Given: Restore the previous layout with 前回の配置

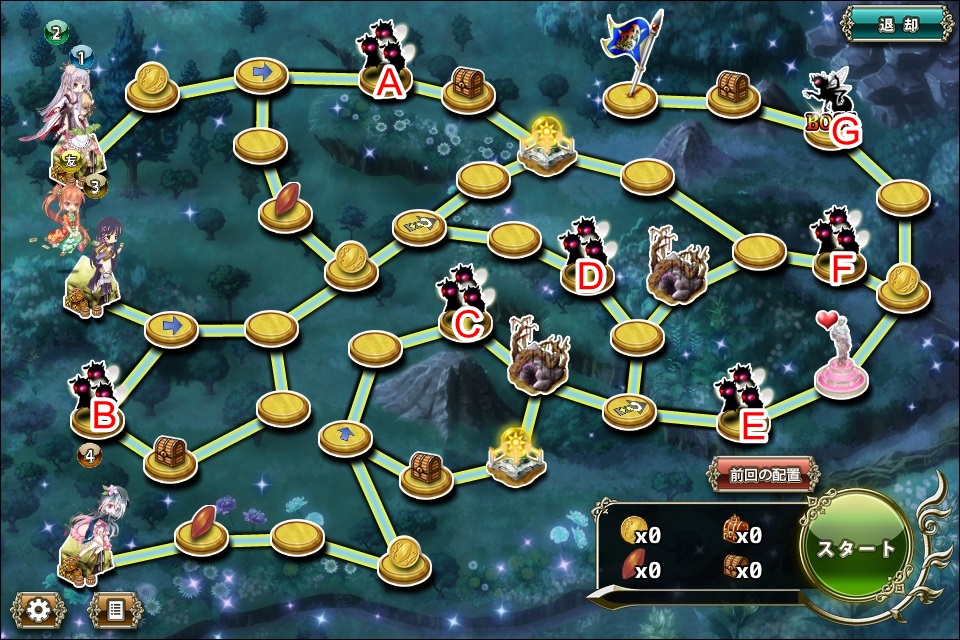Looking at the screenshot, I should (x=765, y=475).
